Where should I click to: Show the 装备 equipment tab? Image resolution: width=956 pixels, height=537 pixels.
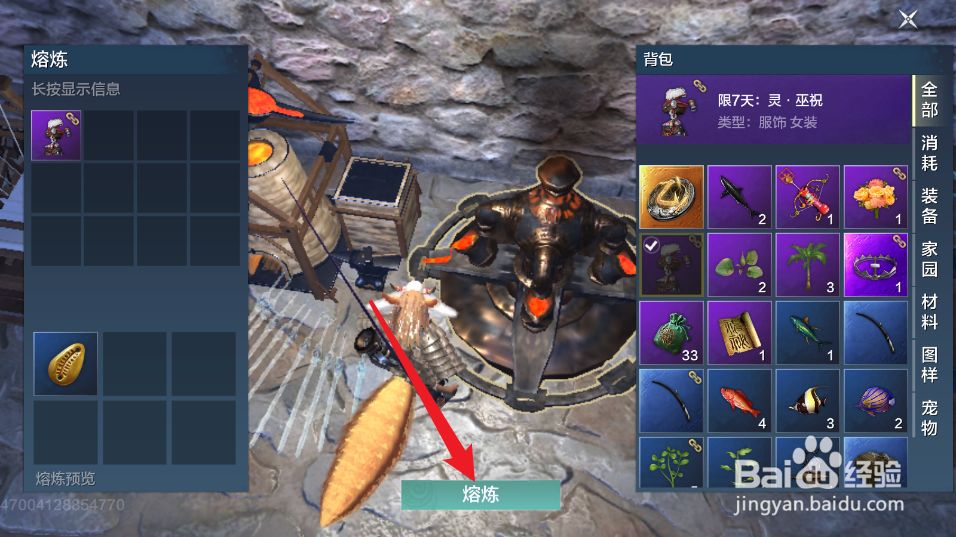tap(929, 205)
